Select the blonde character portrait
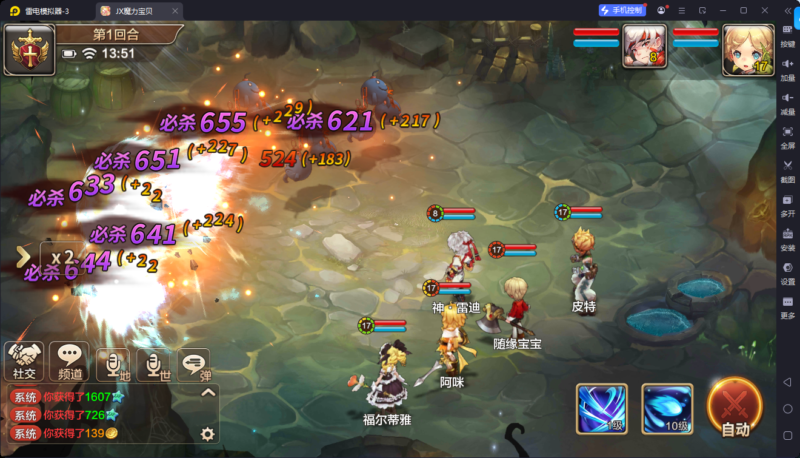800x458 pixels. (x=746, y=48)
